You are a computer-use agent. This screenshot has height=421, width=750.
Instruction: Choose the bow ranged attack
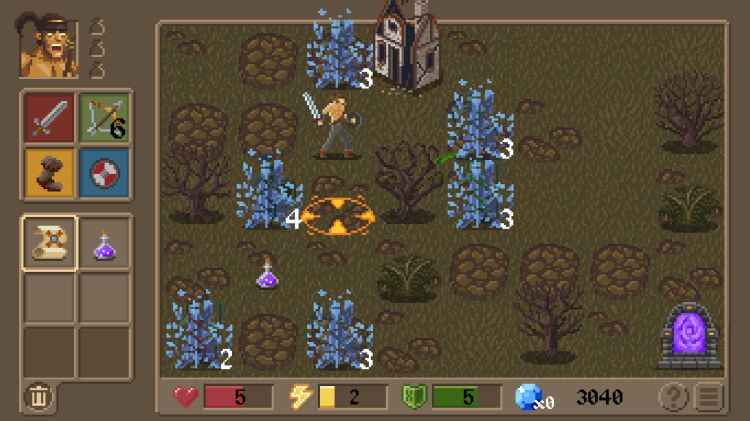(x=104, y=118)
